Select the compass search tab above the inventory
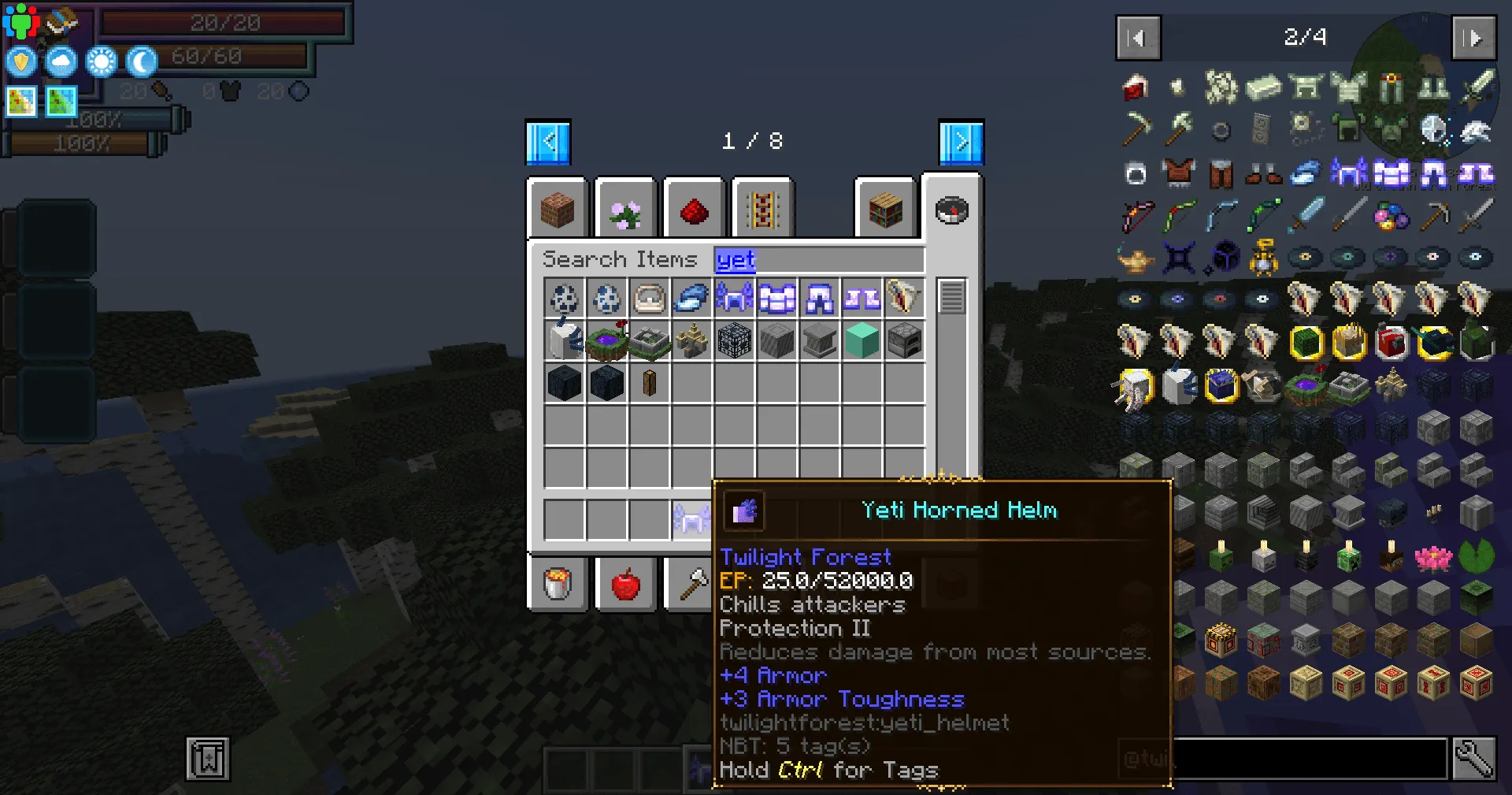1512x795 pixels. (x=953, y=210)
